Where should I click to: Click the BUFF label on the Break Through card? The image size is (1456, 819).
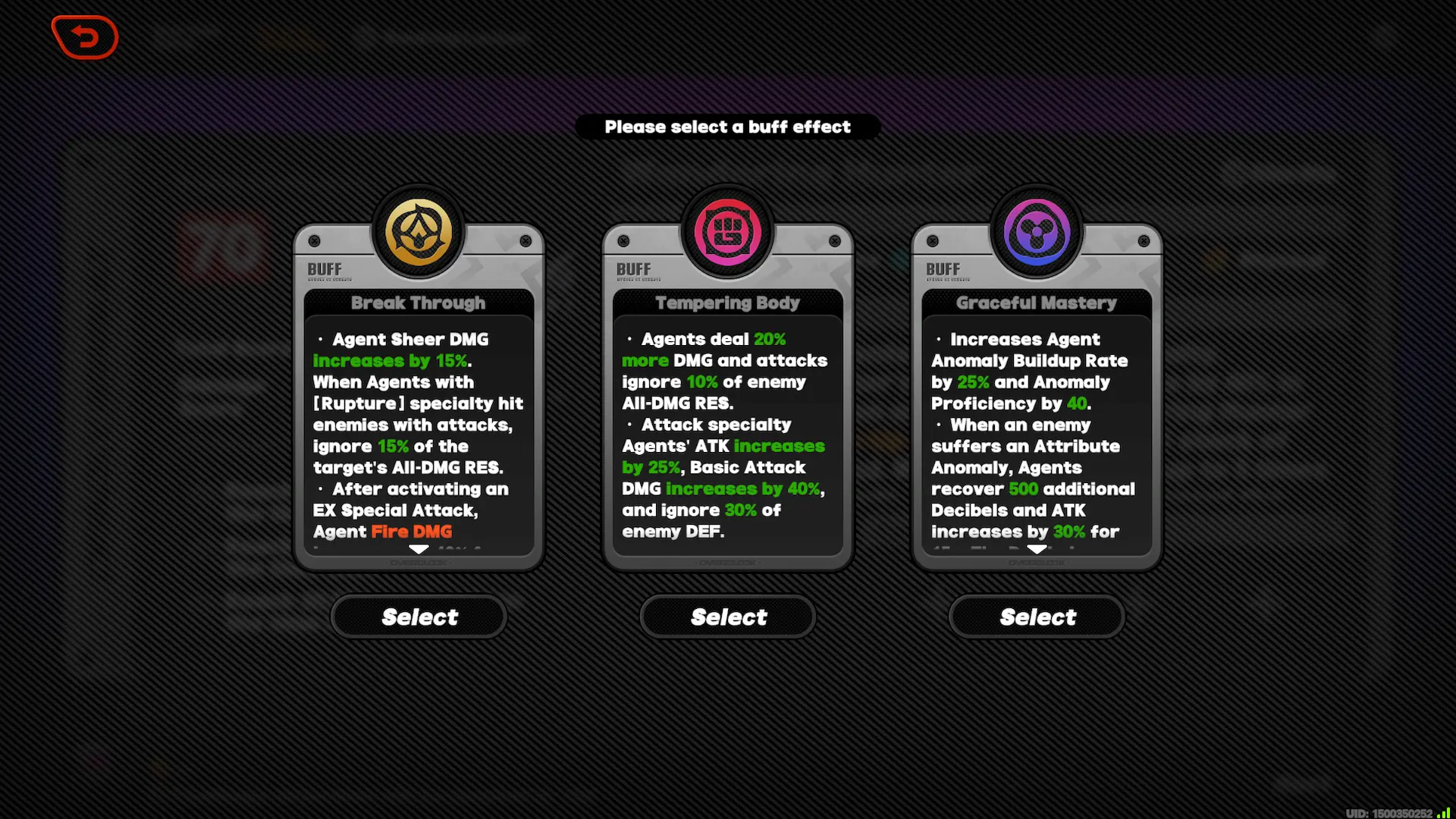[x=323, y=269]
